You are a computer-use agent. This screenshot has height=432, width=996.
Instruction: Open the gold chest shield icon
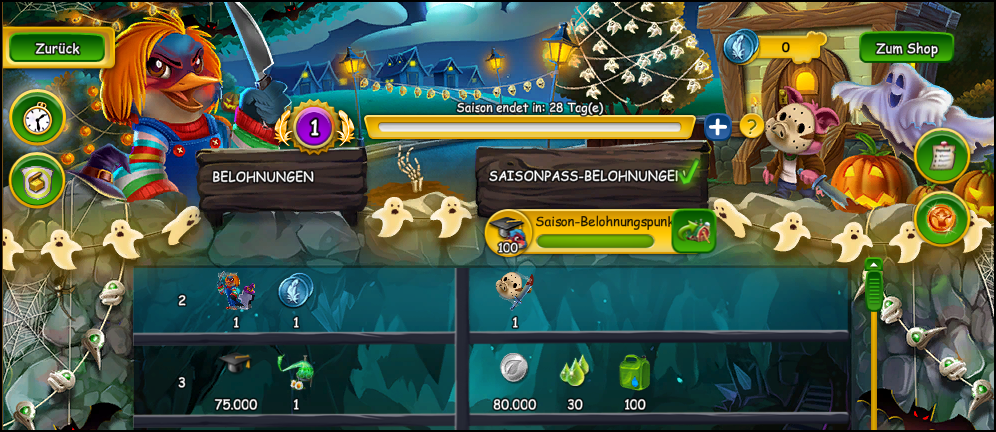tap(37, 181)
